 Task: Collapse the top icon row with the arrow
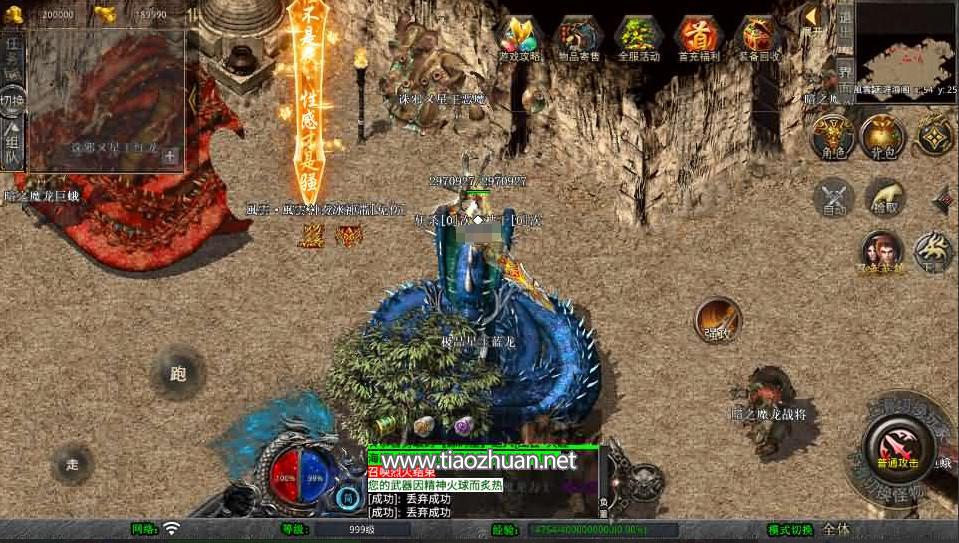pyautogui.click(x=811, y=16)
